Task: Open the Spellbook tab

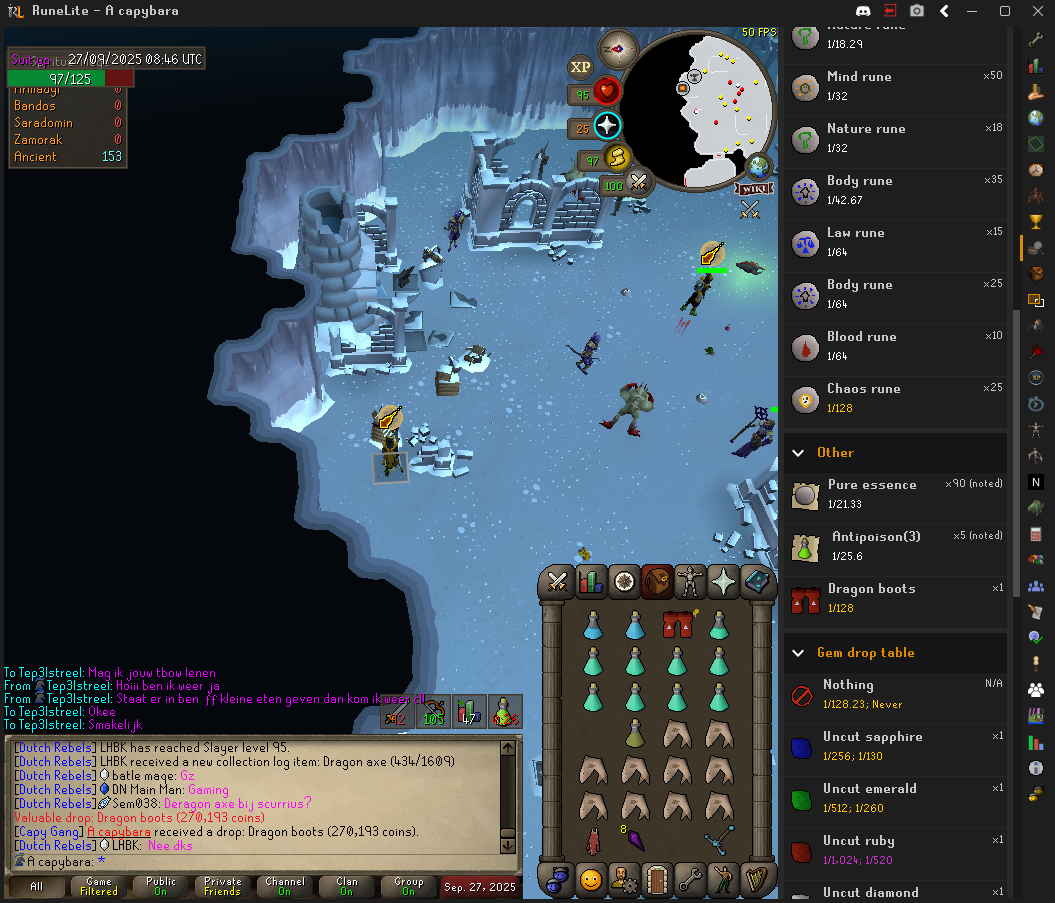Action: [757, 582]
